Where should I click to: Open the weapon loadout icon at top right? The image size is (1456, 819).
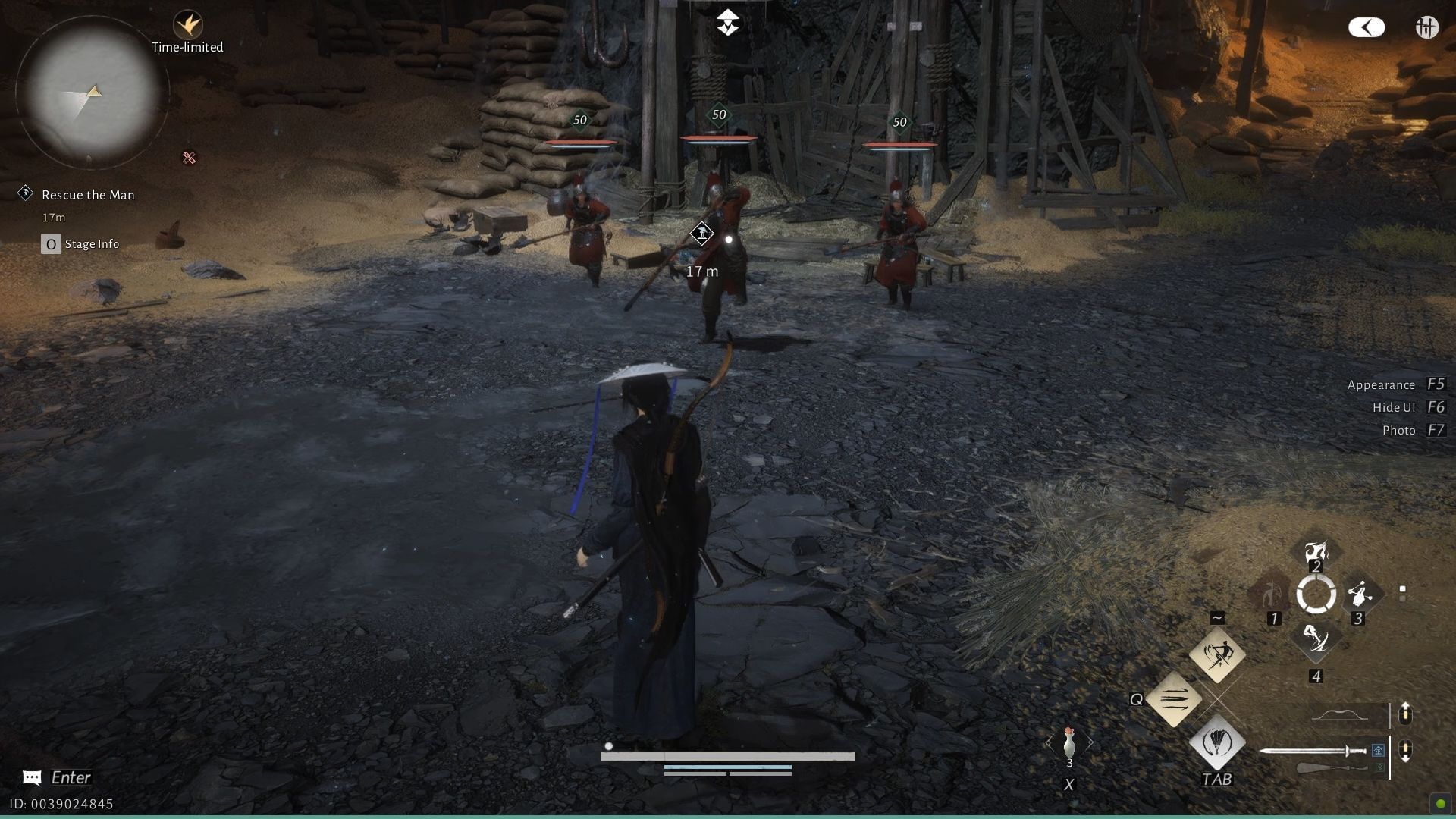1426,27
